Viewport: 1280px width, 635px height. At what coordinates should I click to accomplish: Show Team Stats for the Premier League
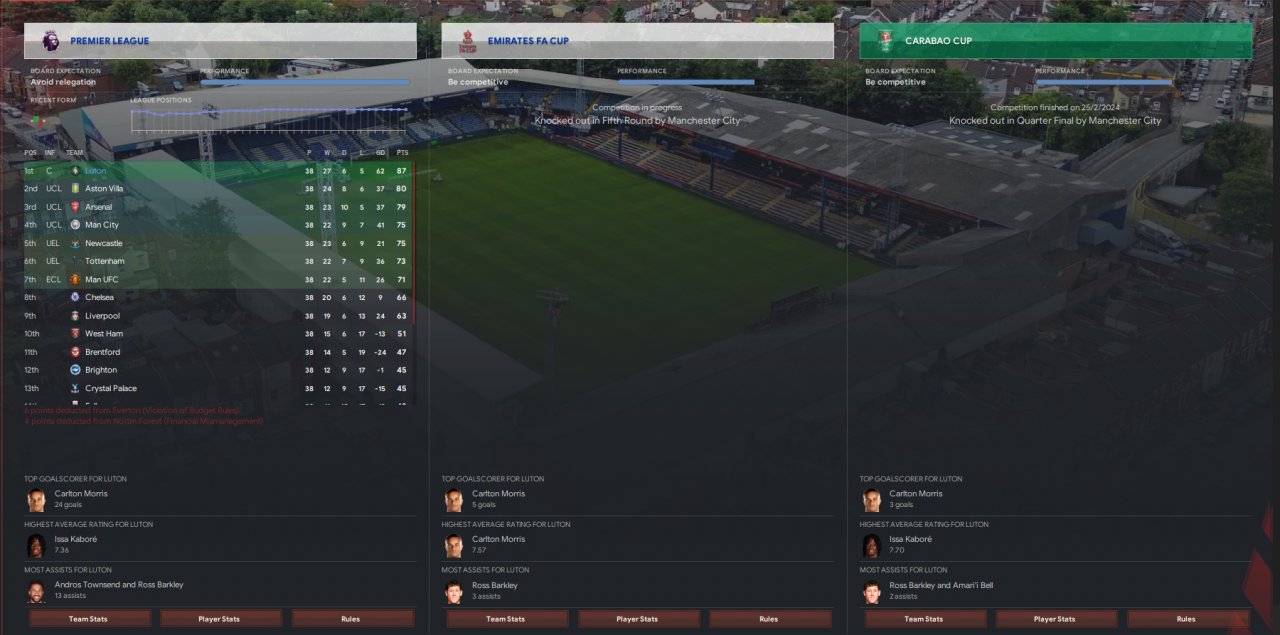(88, 619)
